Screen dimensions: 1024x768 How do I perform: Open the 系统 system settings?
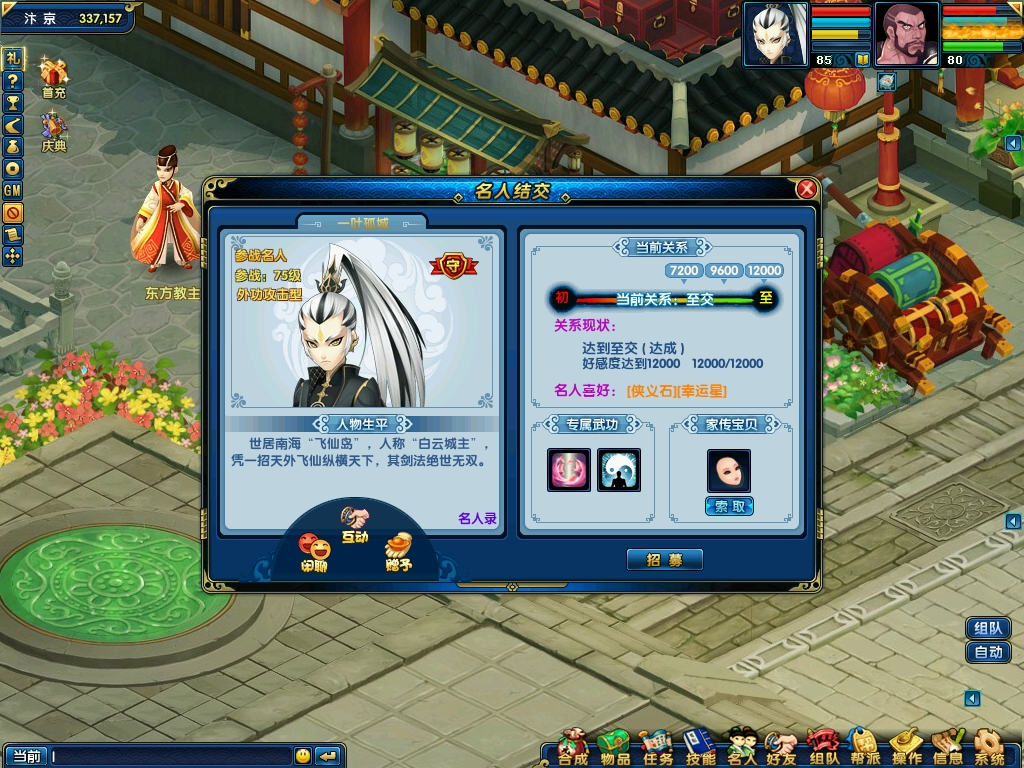pos(990,748)
